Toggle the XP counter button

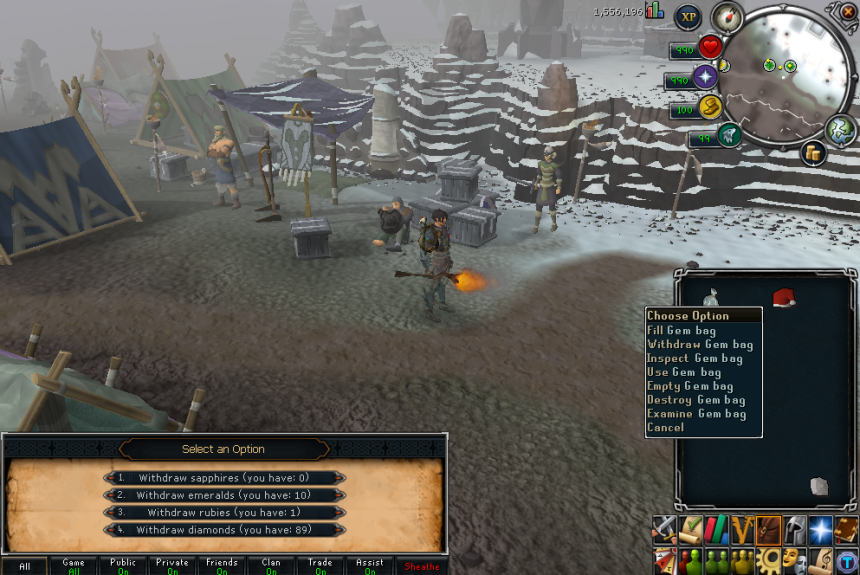(688, 17)
